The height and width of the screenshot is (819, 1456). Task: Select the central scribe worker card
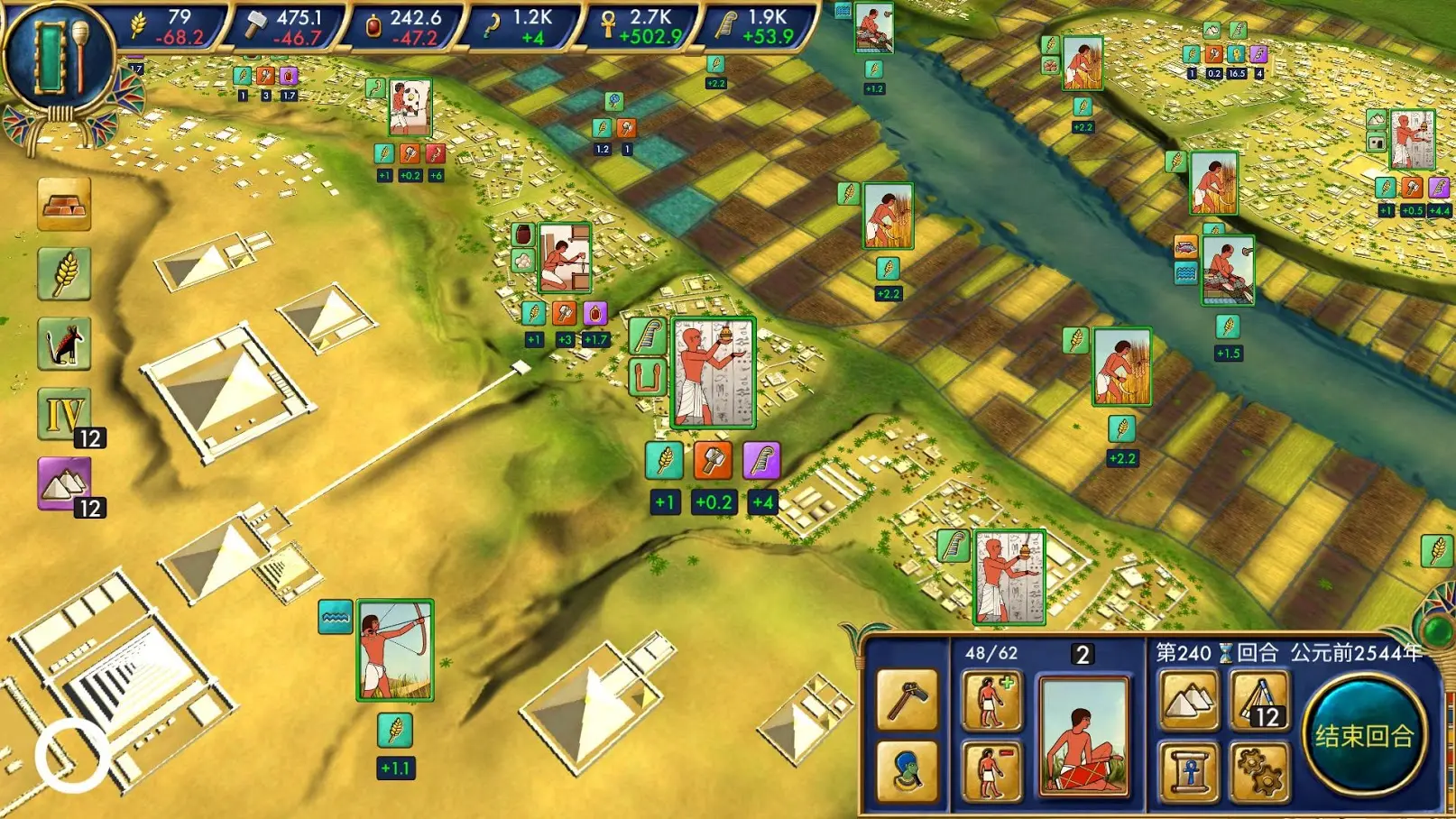coord(713,373)
